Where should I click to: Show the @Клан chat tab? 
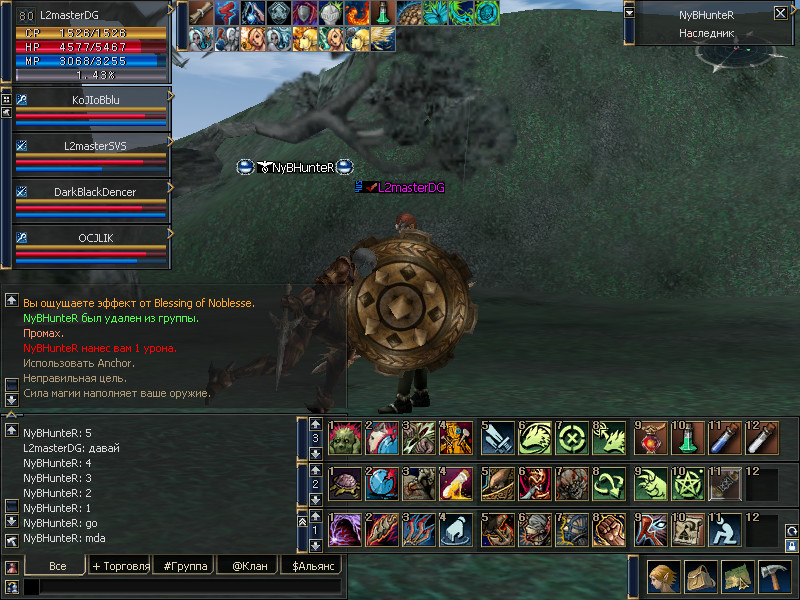click(x=247, y=566)
